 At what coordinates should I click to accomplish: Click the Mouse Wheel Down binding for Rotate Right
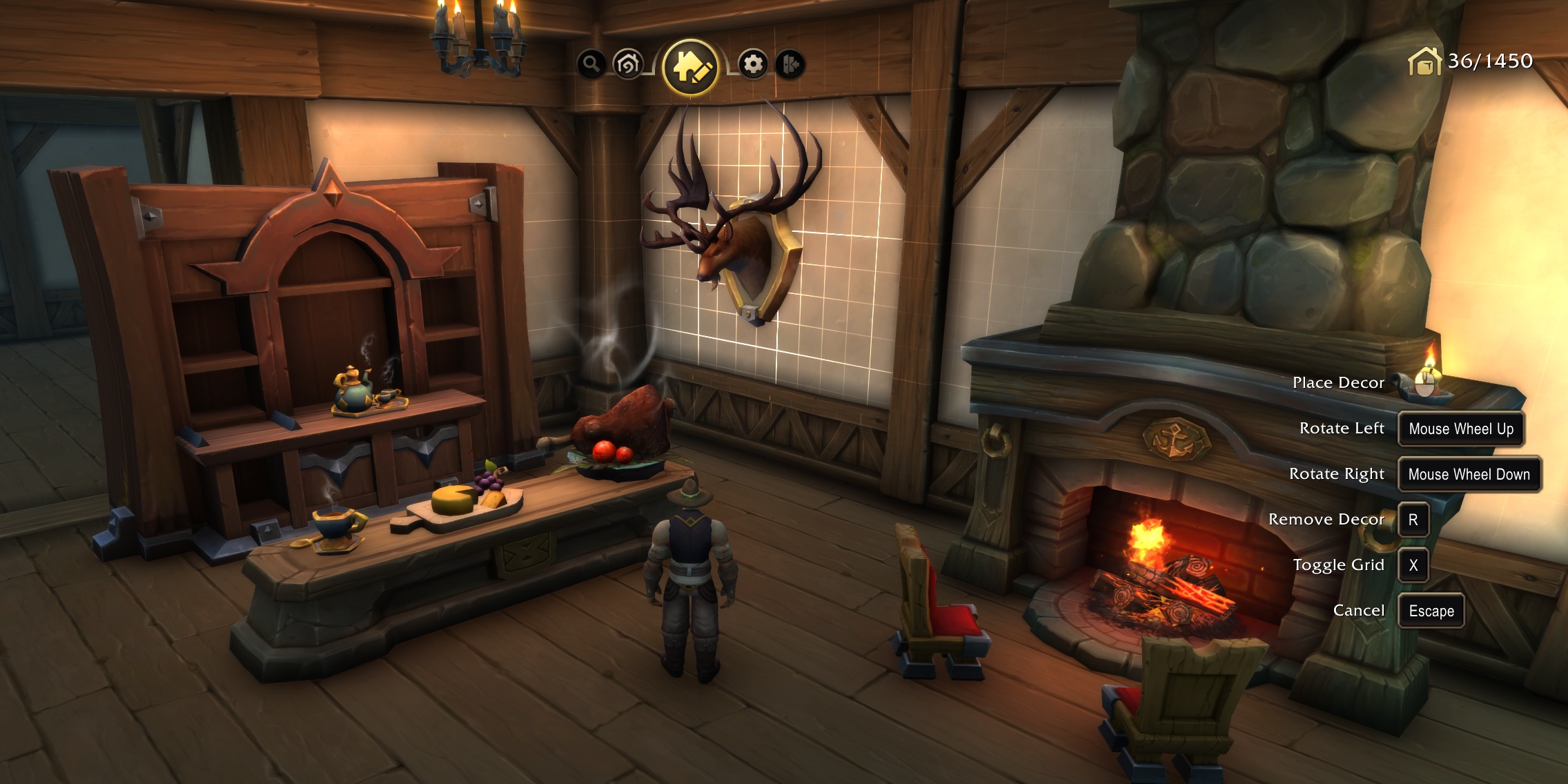tap(1469, 475)
